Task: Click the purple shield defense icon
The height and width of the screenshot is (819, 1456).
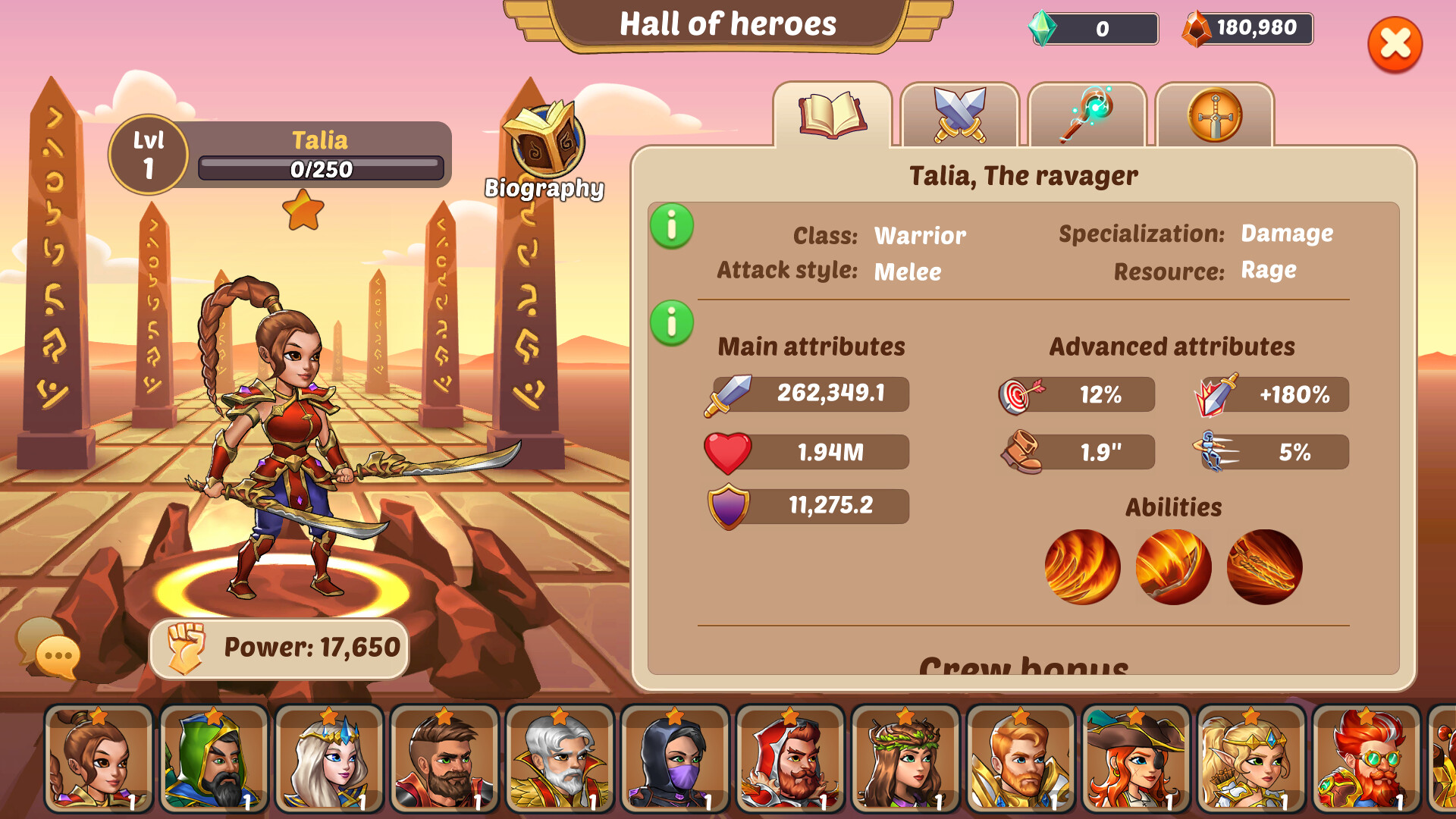Action: click(x=730, y=505)
